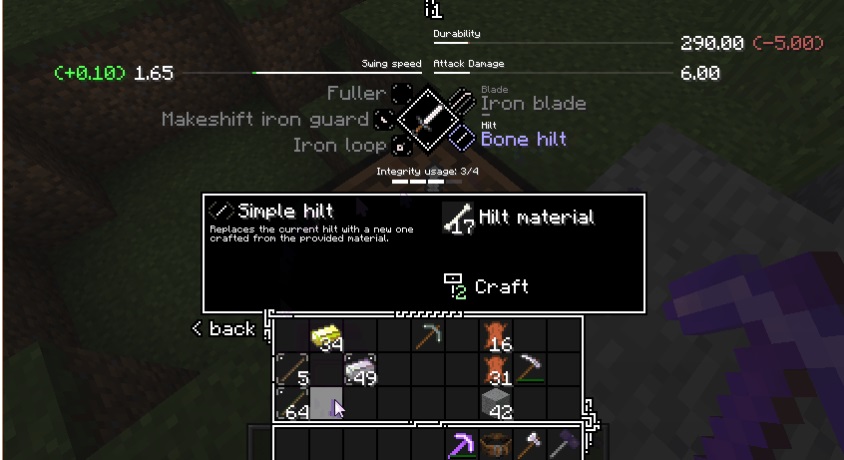
Task: Pick up the stack of 31 leather
Action: click(x=496, y=370)
